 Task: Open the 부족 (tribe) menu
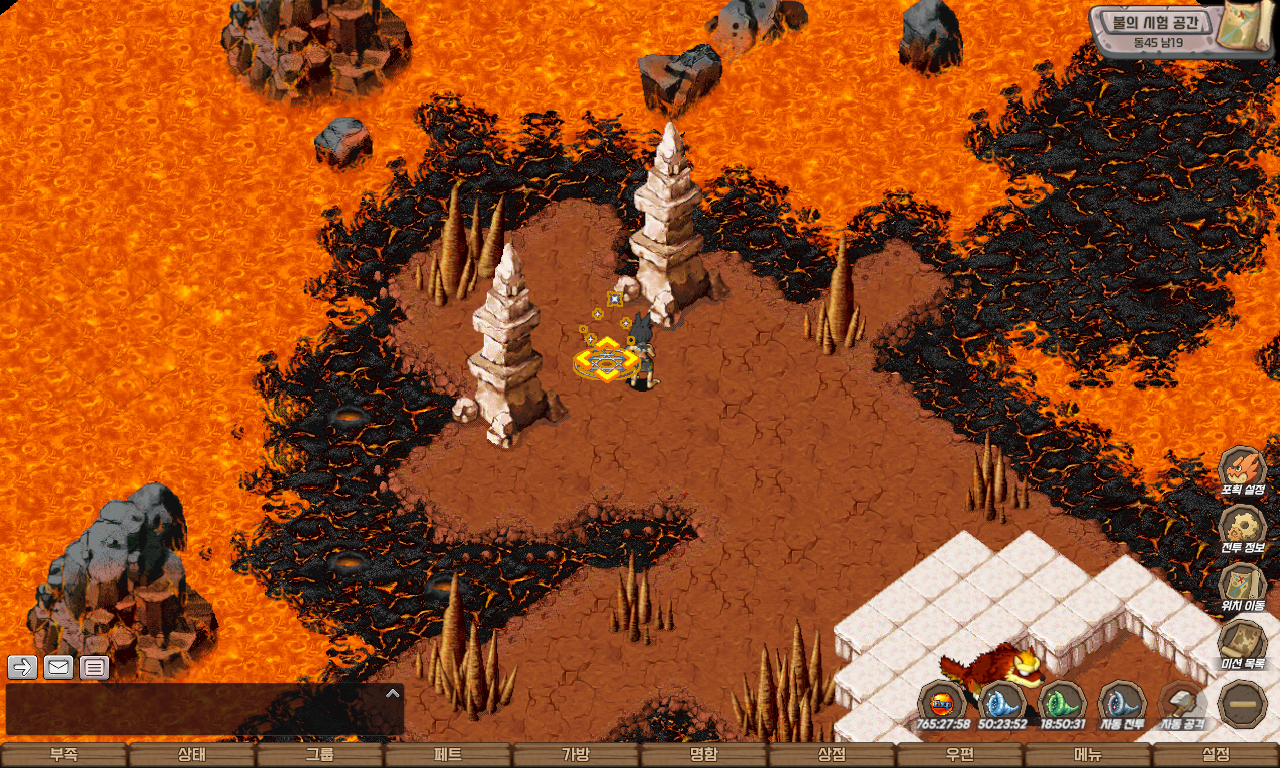coord(64,755)
